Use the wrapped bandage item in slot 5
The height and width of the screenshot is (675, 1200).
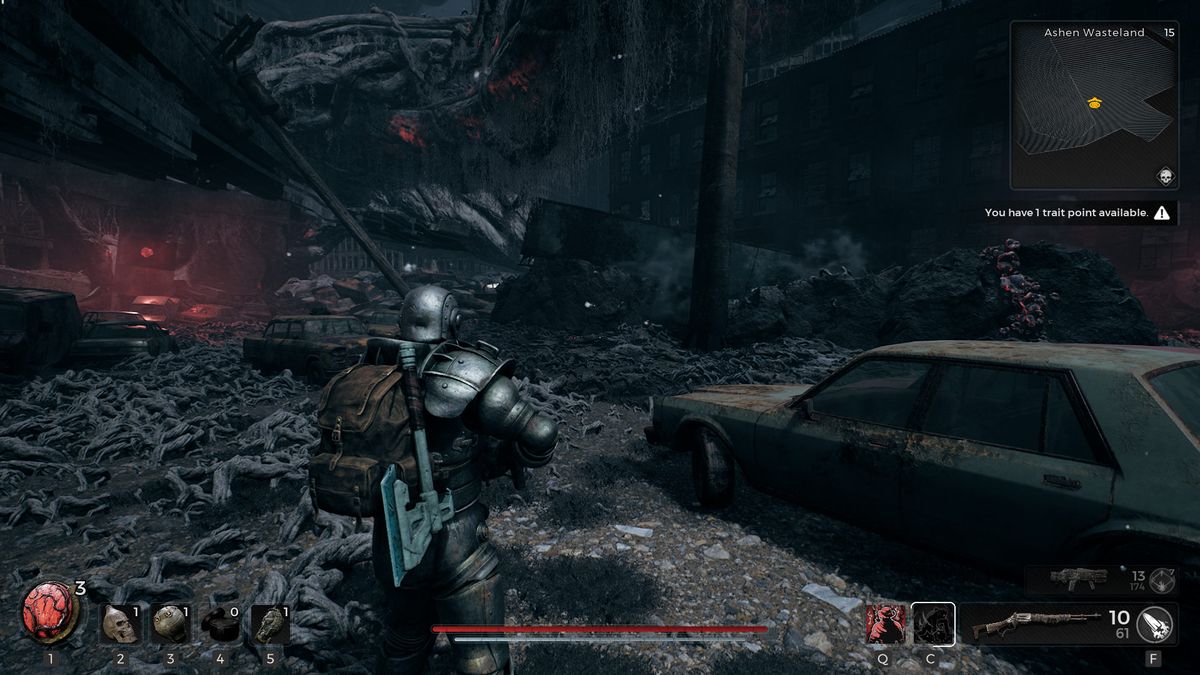pos(271,624)
